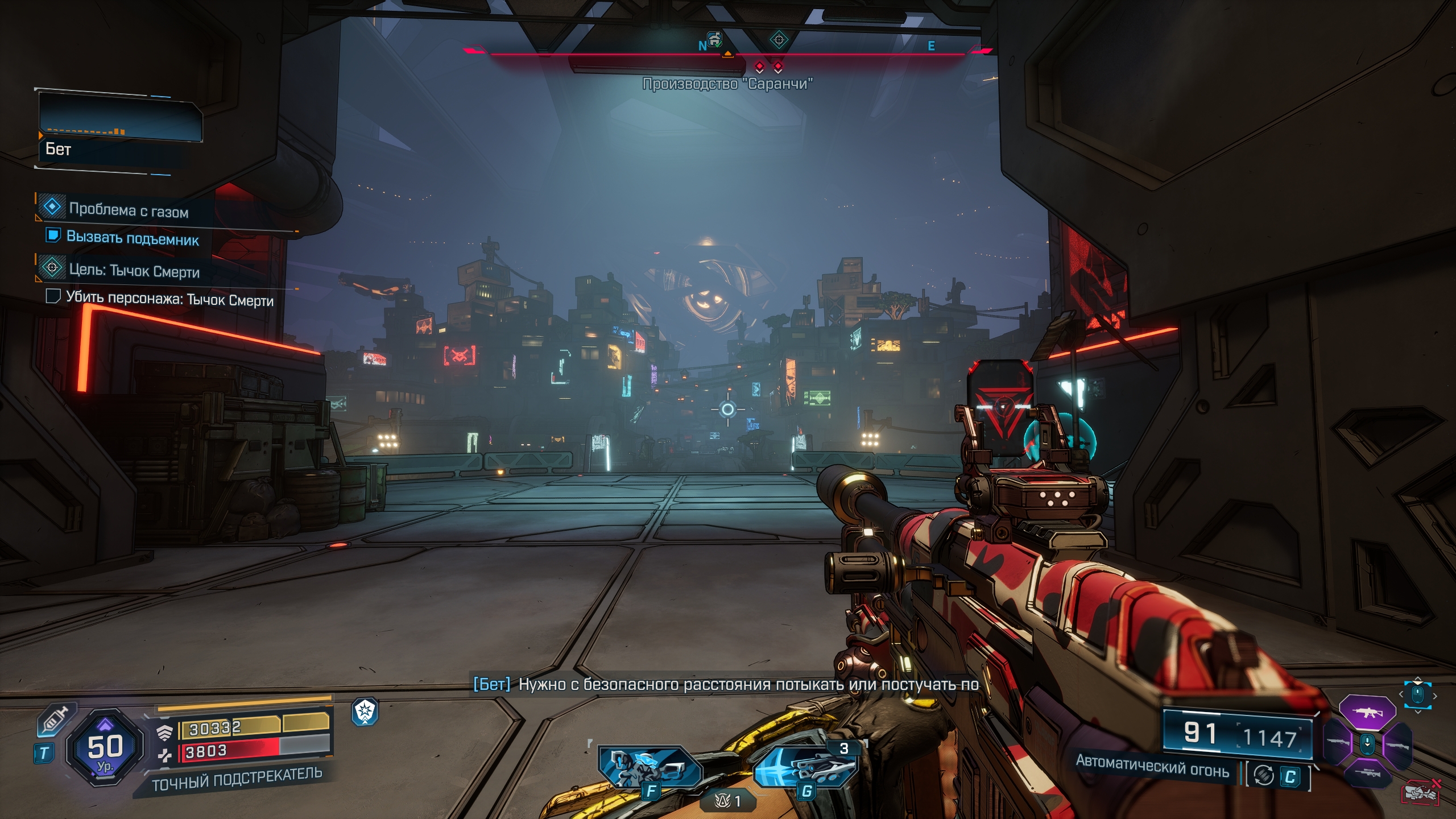Click the blue shield-star buff icon
The height and width of the screenshot is (819, 1456).
point(365,712)
